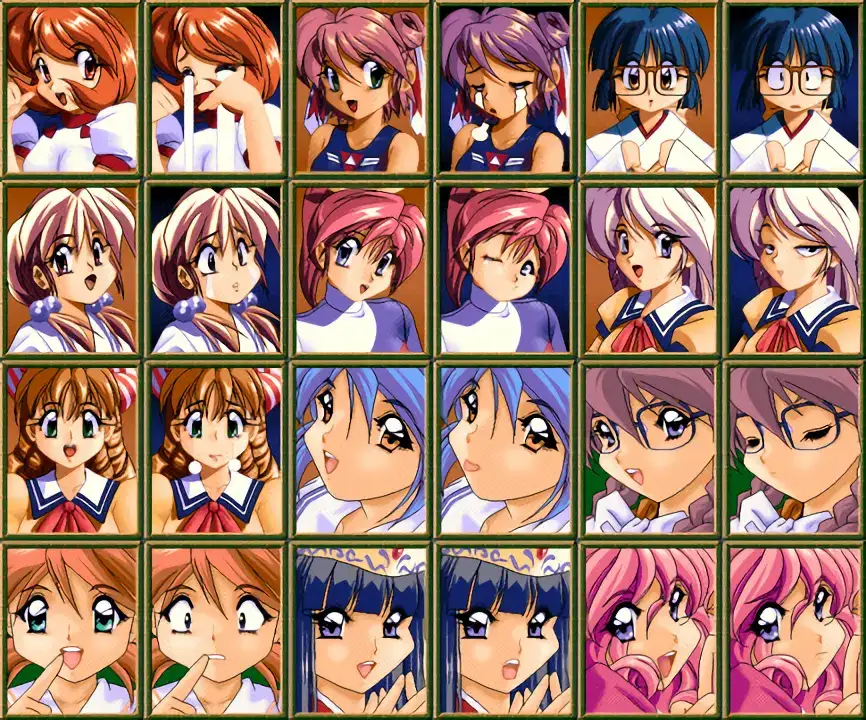Select the smiling orange-haired girl portrait
This screenshot has width=866, height=720.
pos(72,88)
